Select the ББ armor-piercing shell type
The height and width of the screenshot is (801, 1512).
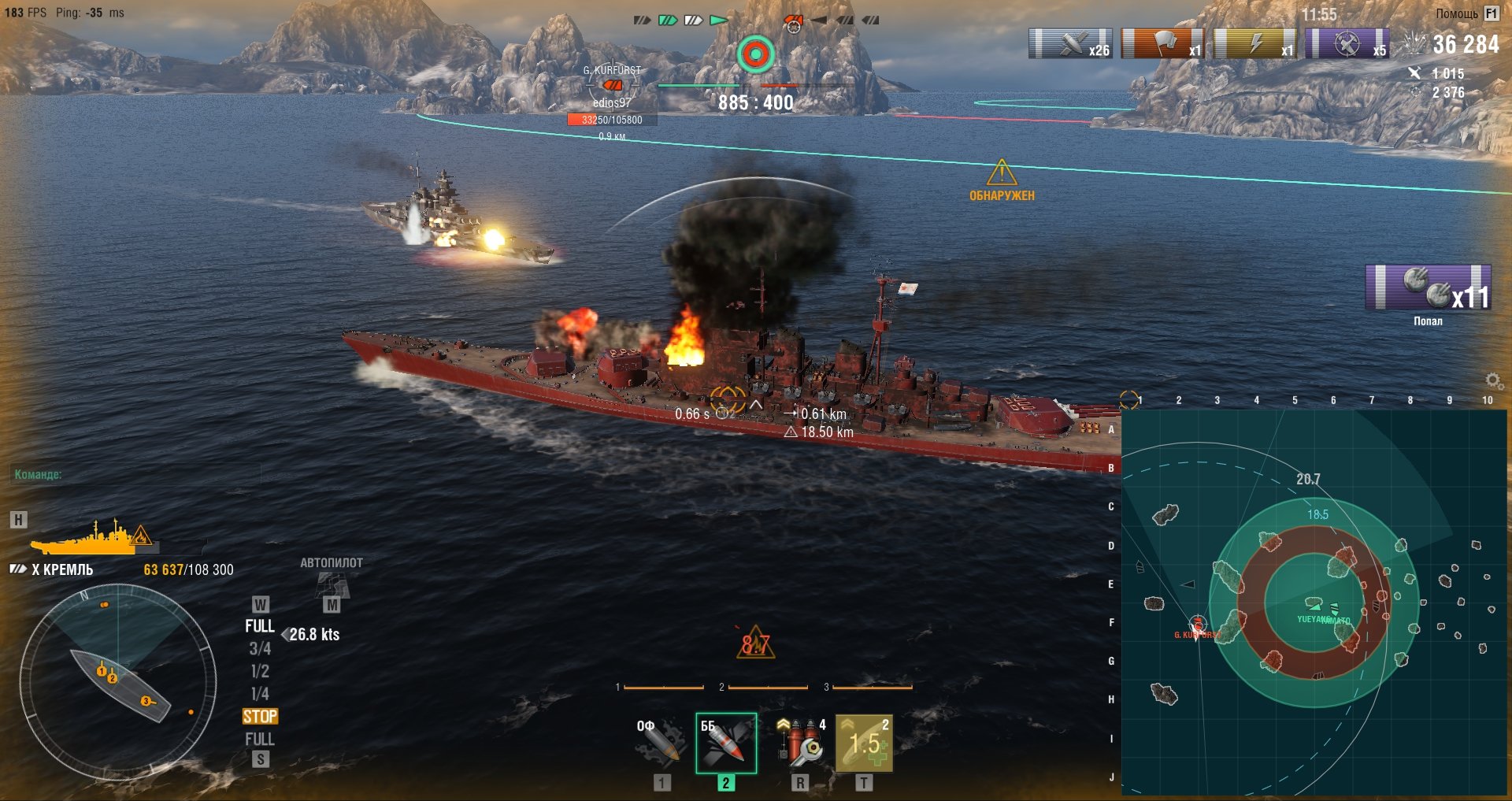click(725, 743)
